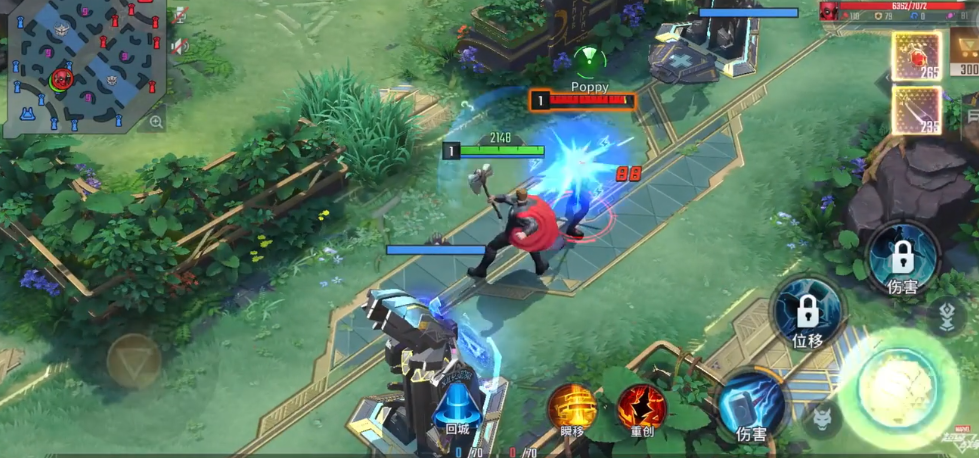
Task: Use the 重创 summoner spell
Action: (641, 408)
